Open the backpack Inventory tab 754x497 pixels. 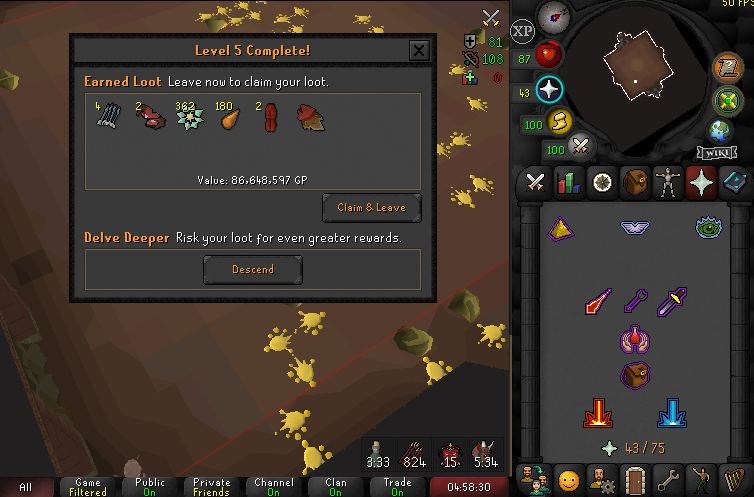(634, 182)
